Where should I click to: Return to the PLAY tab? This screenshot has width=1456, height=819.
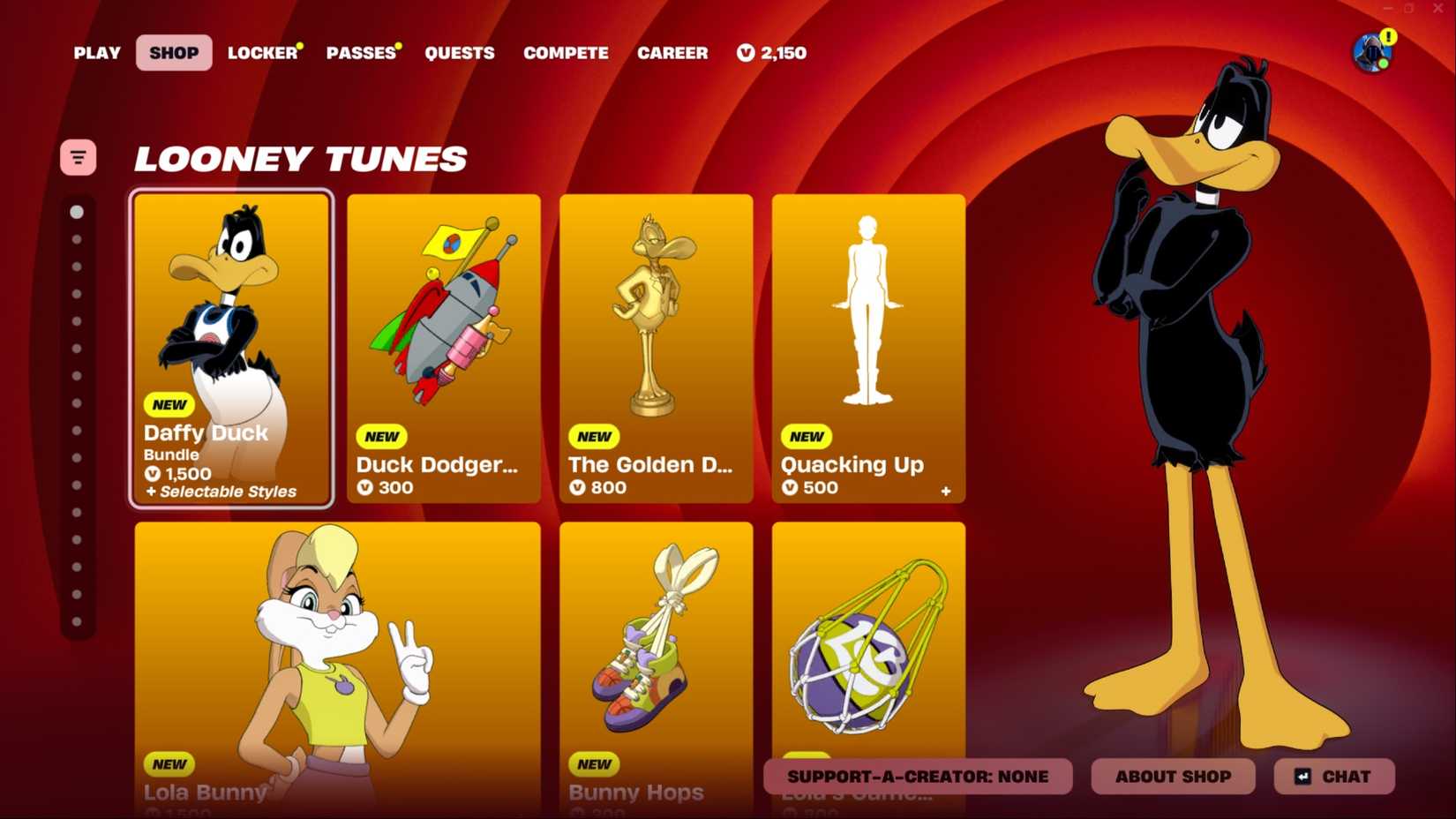pyautogui.click(x=96, y=53)
